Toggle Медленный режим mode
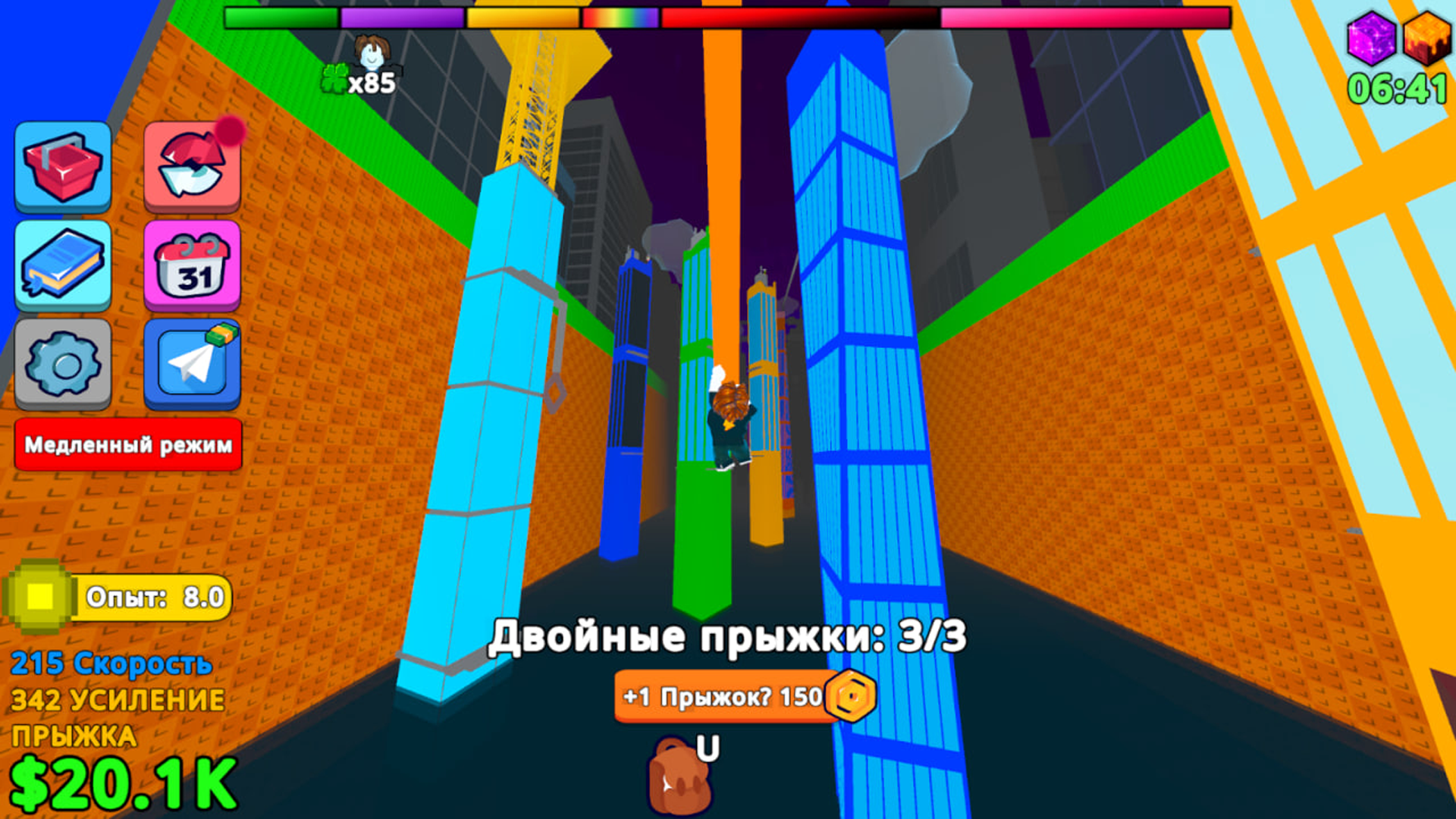Viewport: 1456px width, 819px height. (x=127, y=445)
